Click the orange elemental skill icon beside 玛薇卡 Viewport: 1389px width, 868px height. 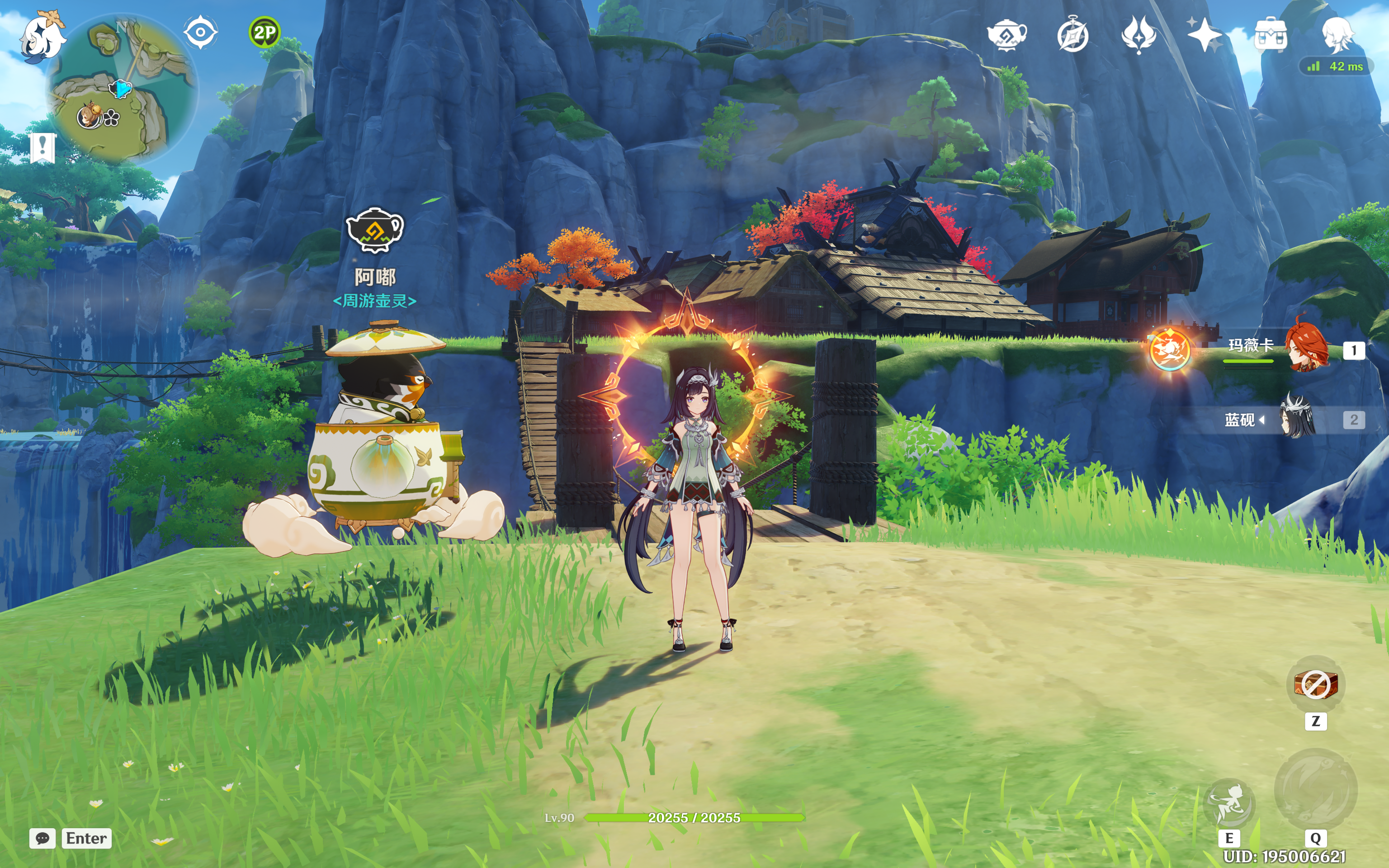click(x=1170, y=349)
